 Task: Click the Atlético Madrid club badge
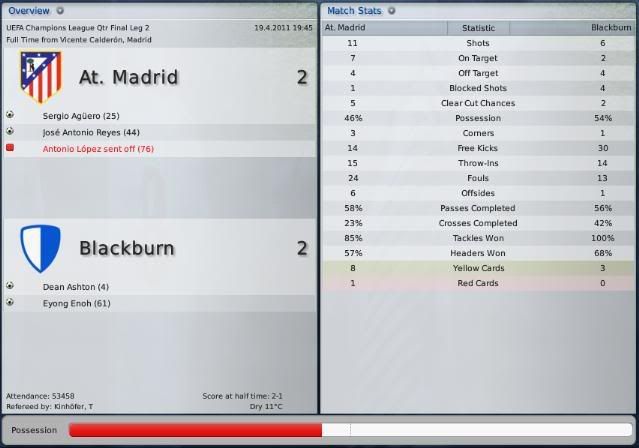pos(40,78)
